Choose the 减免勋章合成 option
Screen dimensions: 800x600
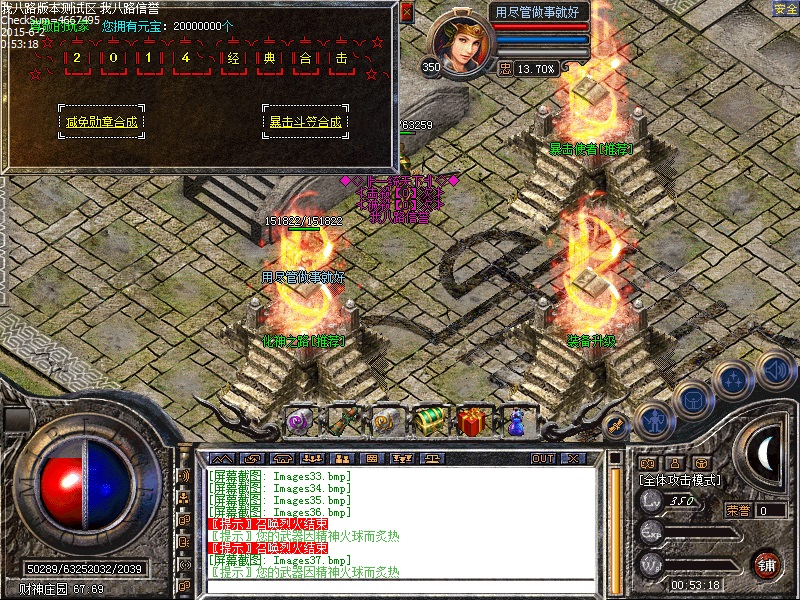pos(101,122)
